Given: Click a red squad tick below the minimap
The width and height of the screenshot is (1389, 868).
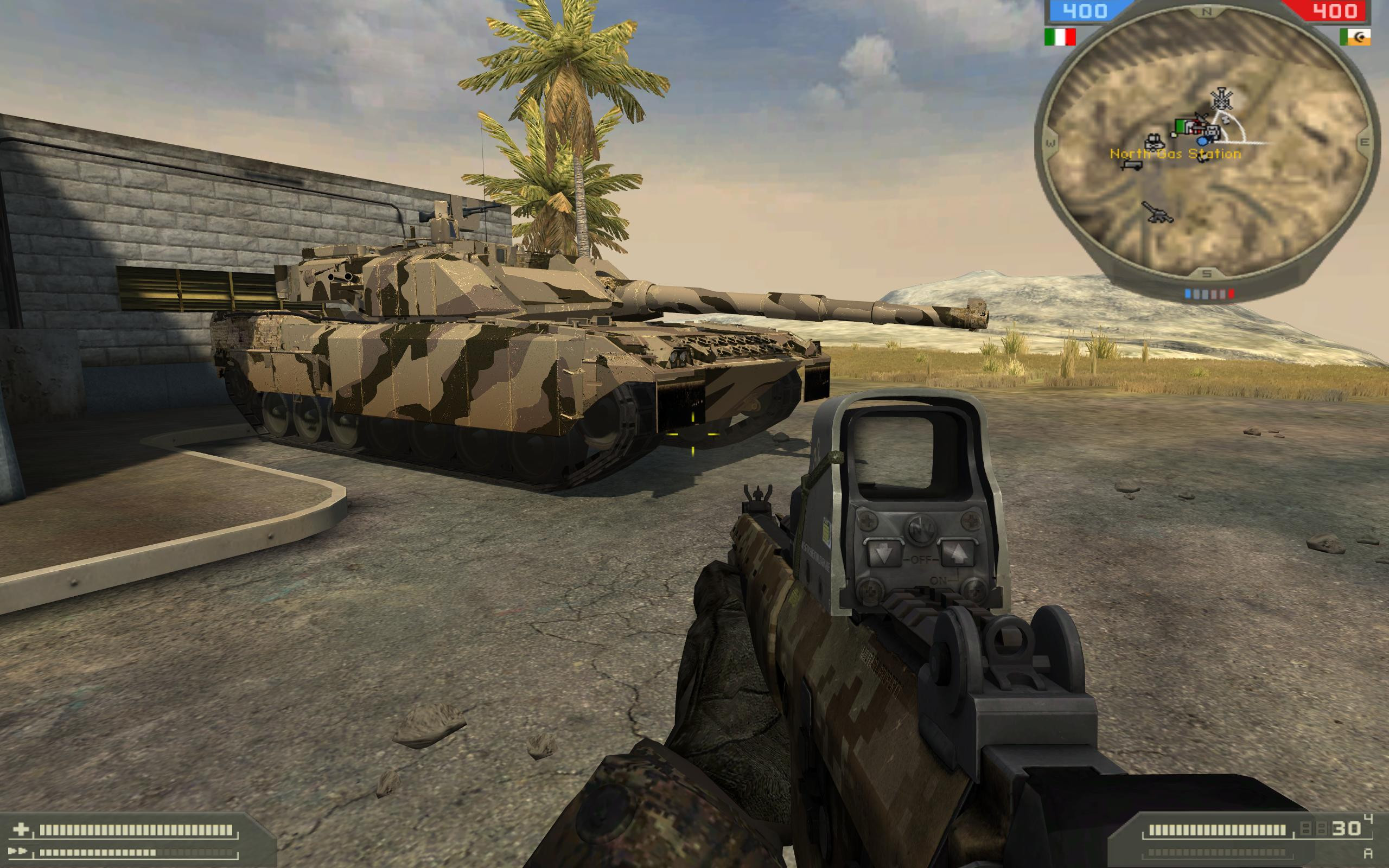Looking at the screenshot, I should (1232, 293).
